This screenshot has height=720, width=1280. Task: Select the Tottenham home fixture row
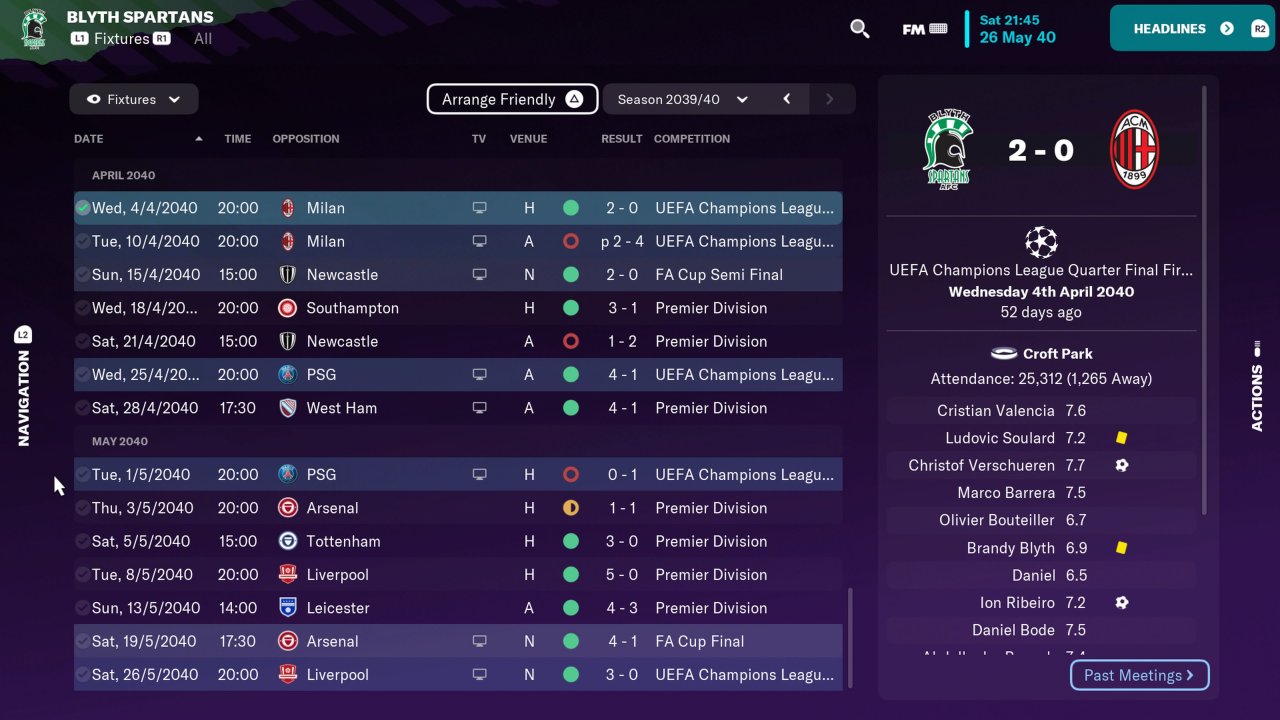(x=457, y=541)
